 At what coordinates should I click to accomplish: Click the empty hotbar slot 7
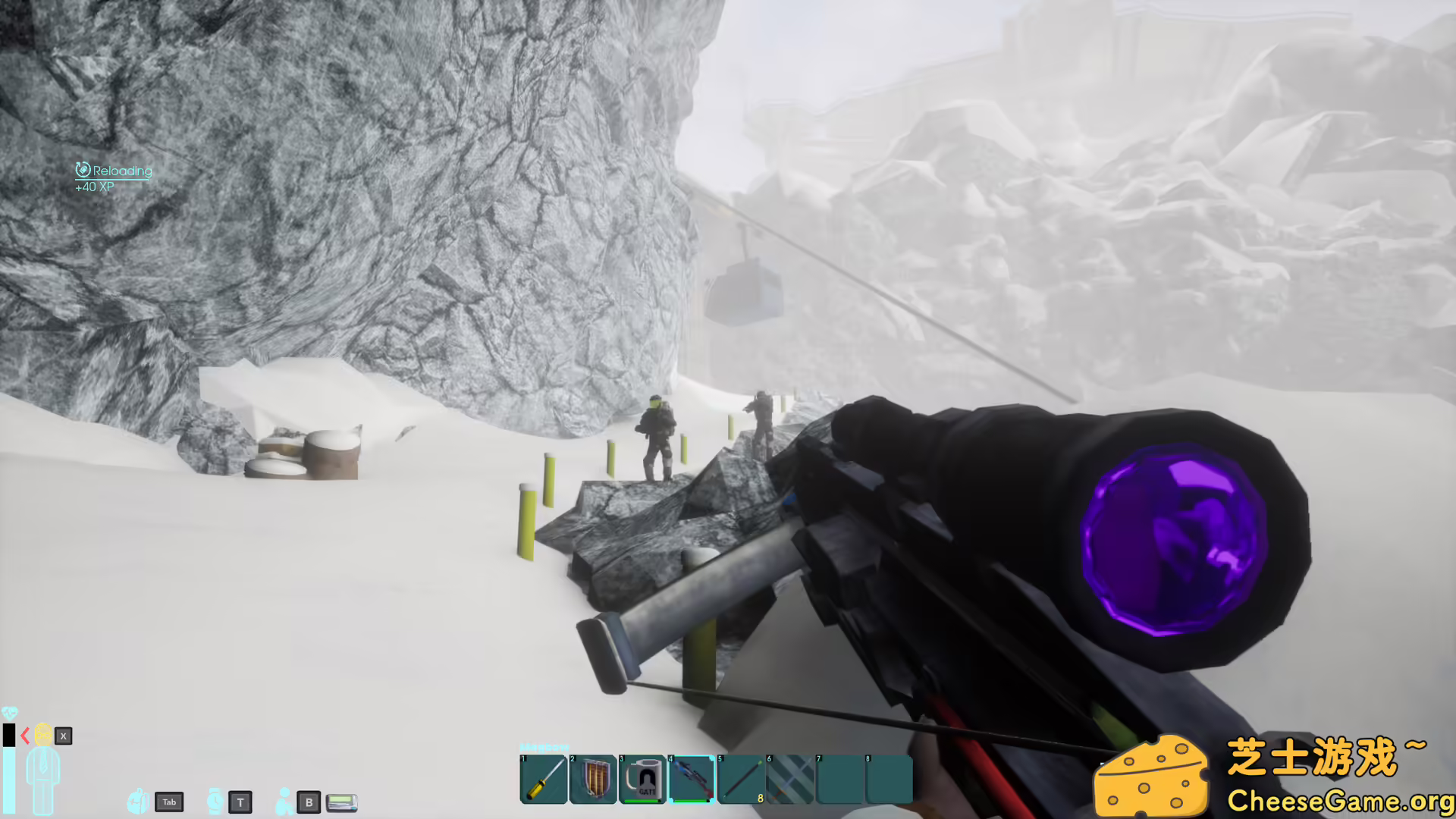pos(842,780)
